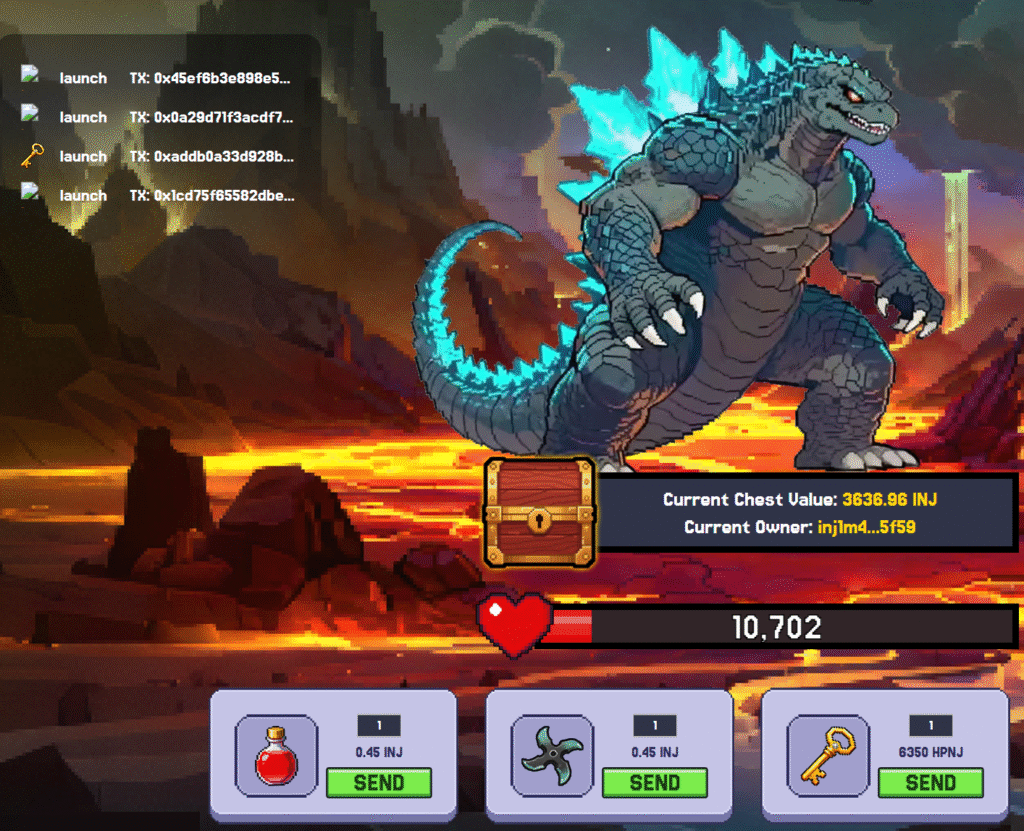Open transaction 0x45ef6b3e898e5 in the log

223,78
